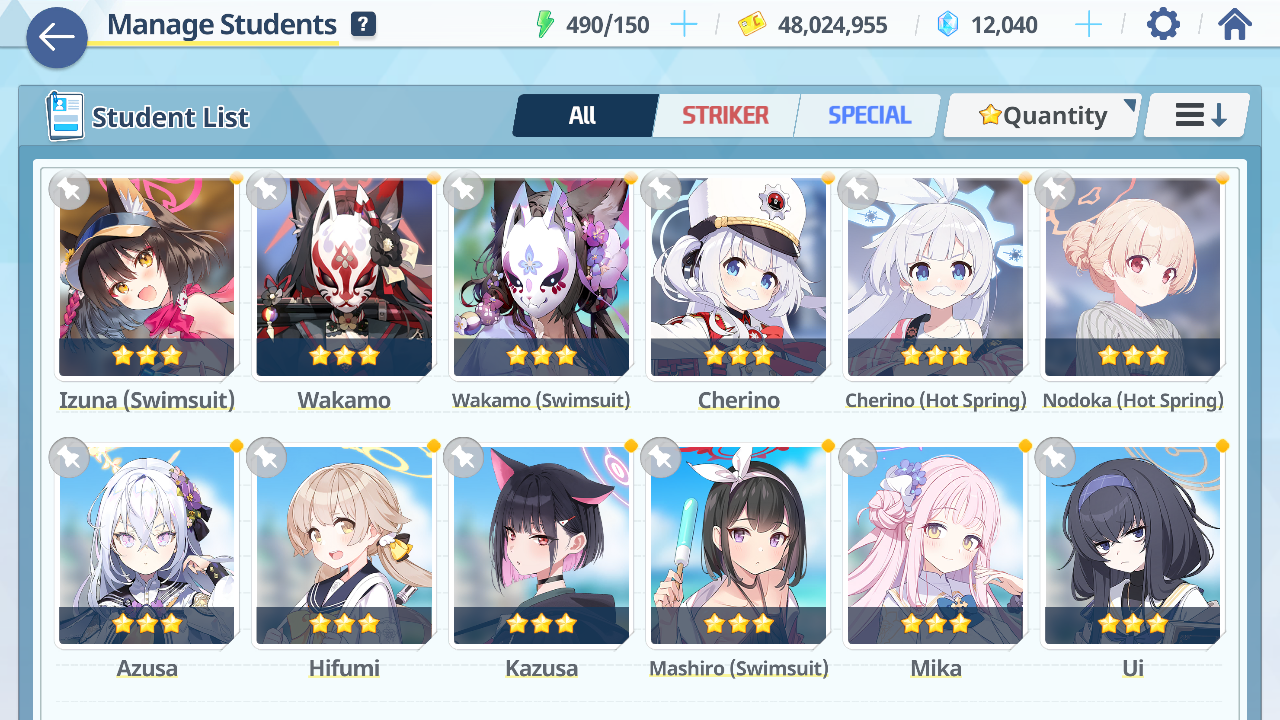Open the Mika student card
Screen dimensions: 1280x720
point(935,546)
